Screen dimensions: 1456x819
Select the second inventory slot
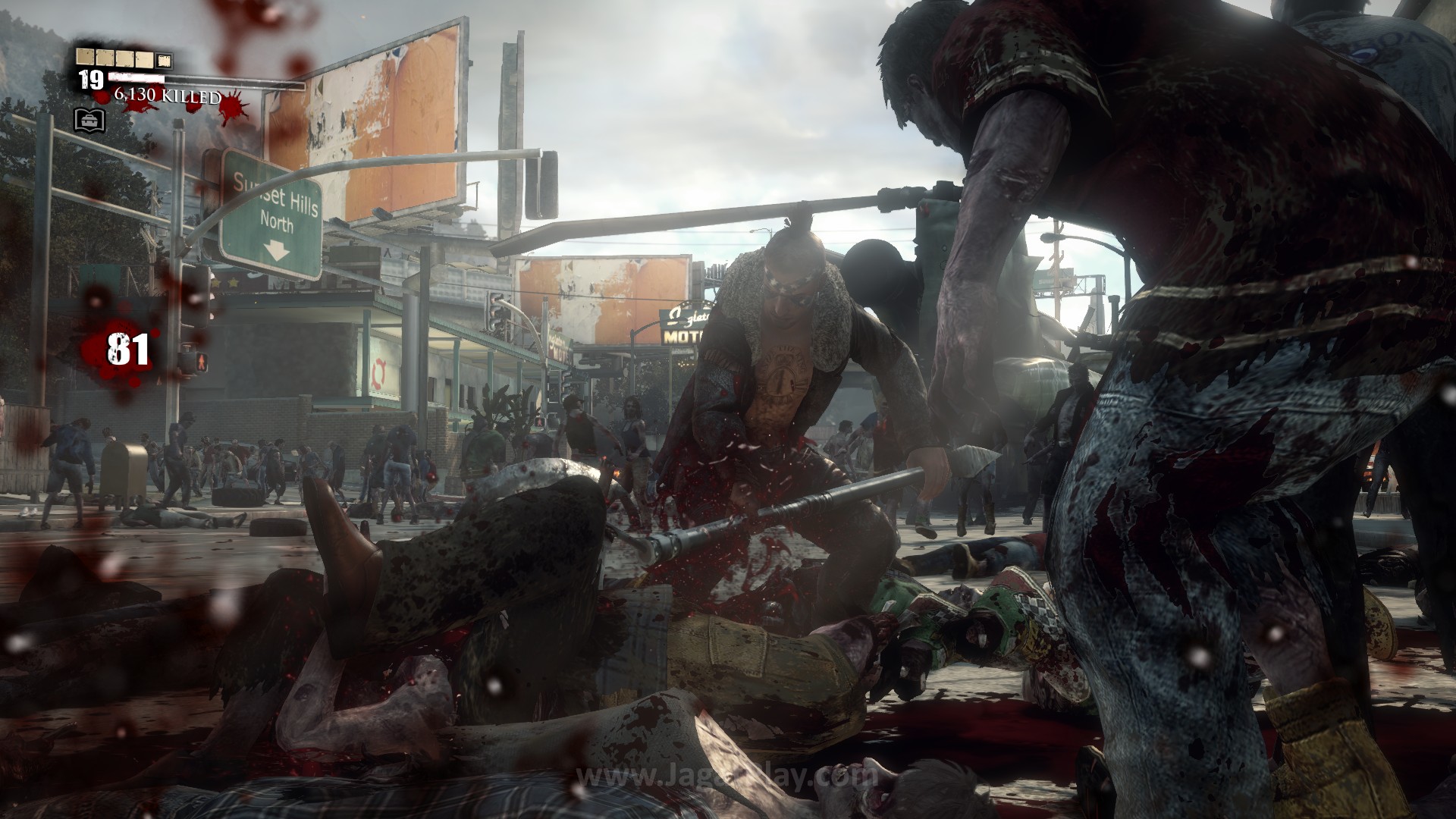(104, 57)
